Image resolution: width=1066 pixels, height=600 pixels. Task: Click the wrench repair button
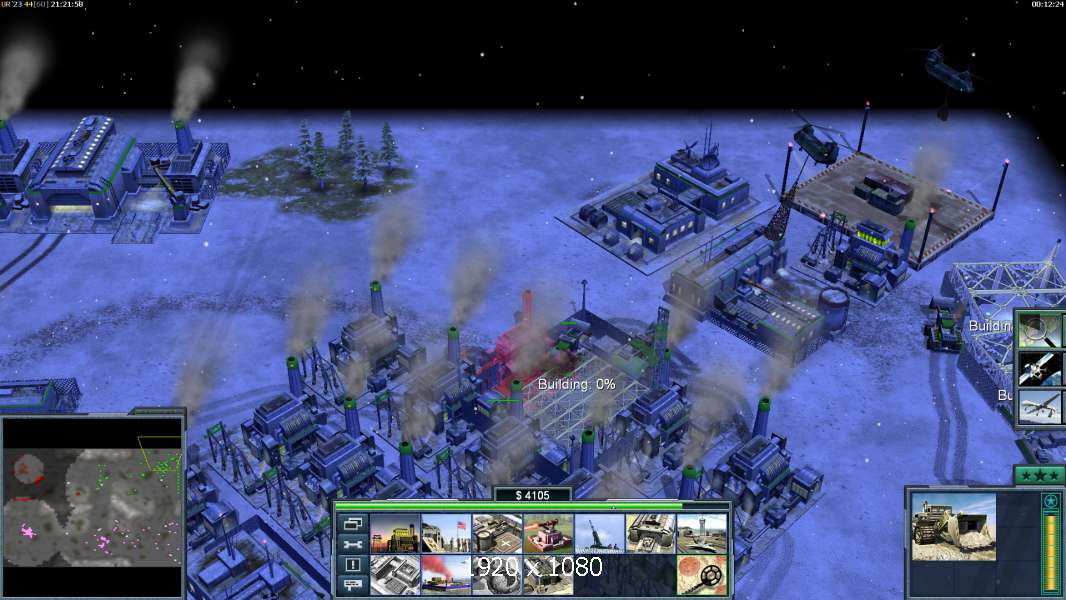point(352,544)
